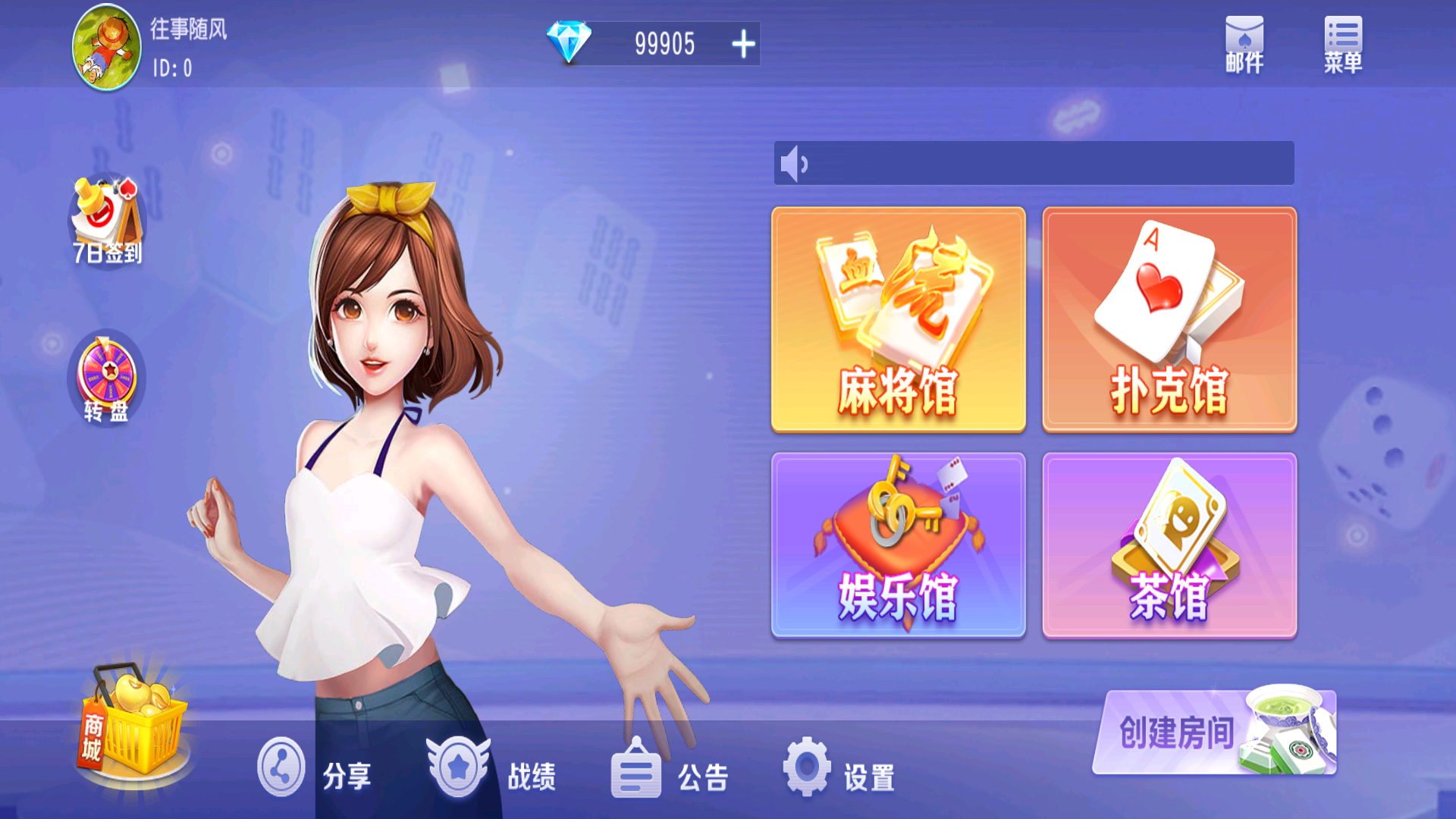Click the 7日签到 sign-in icon
This screenshot has width=1456, height=819.
pyautogui.click(x=106, y=220)
